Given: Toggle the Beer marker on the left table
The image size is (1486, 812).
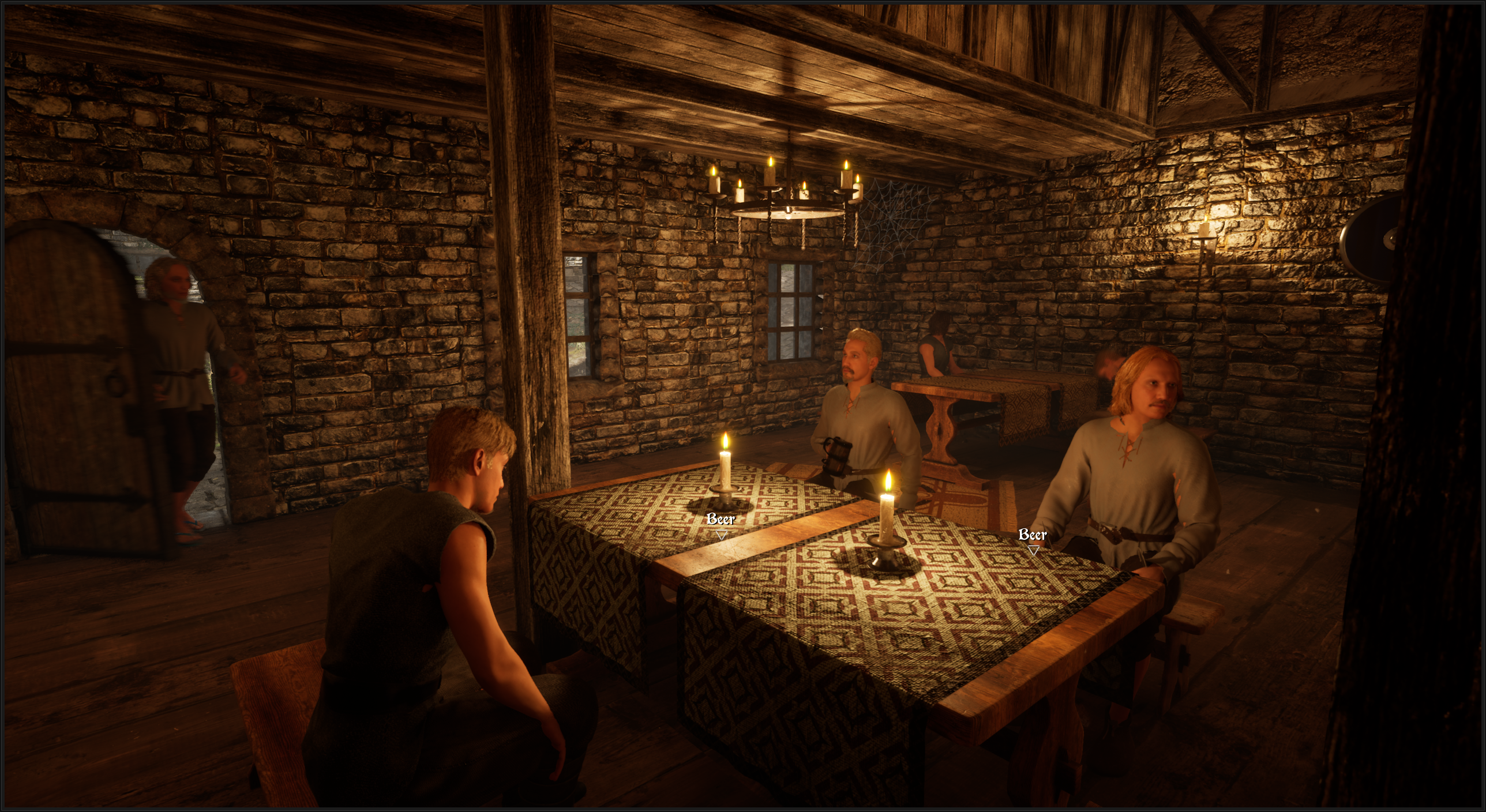Looking at the screenshot, I should point(720,519).
